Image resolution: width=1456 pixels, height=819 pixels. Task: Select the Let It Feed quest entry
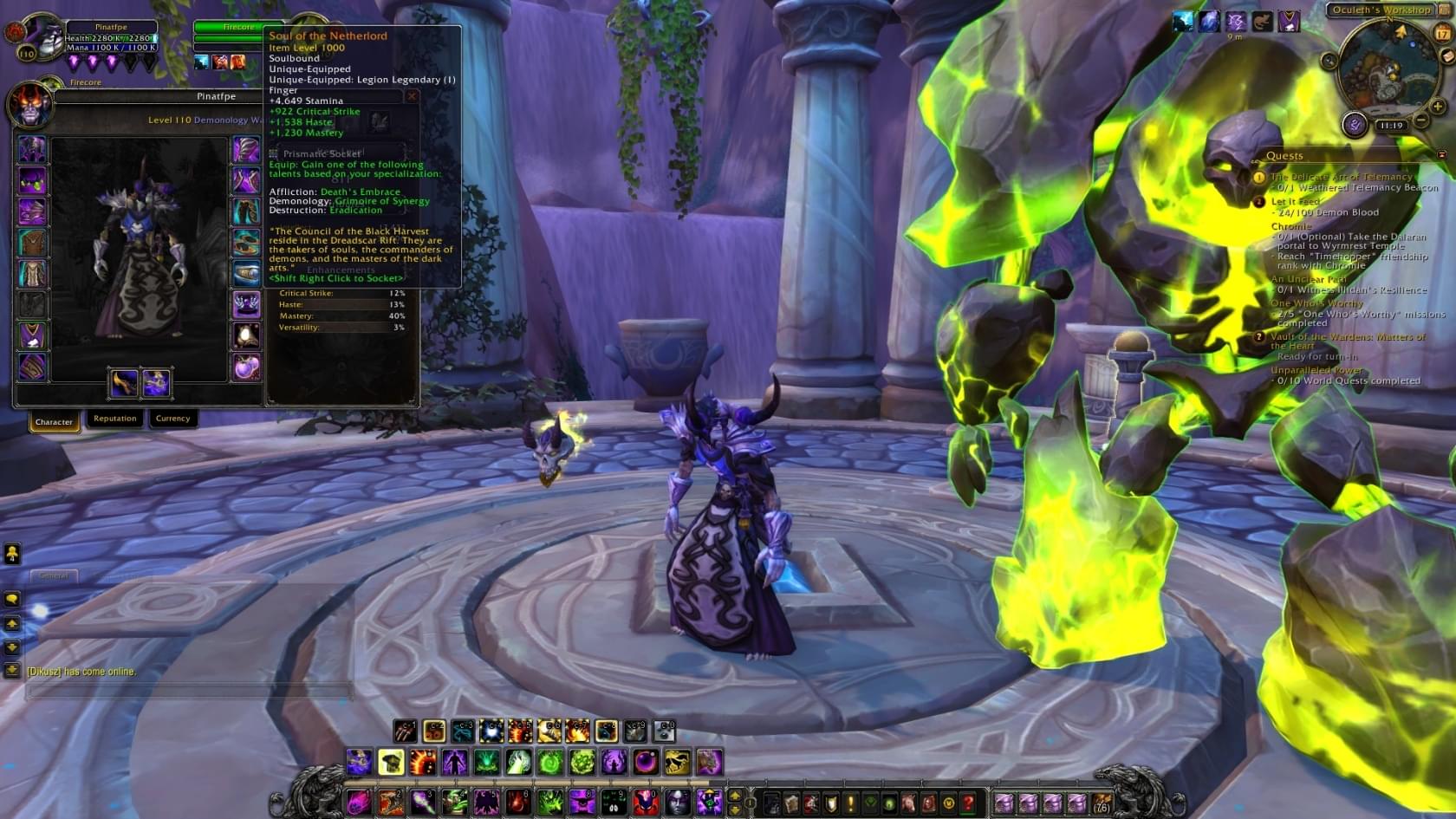click(1296, 201)
